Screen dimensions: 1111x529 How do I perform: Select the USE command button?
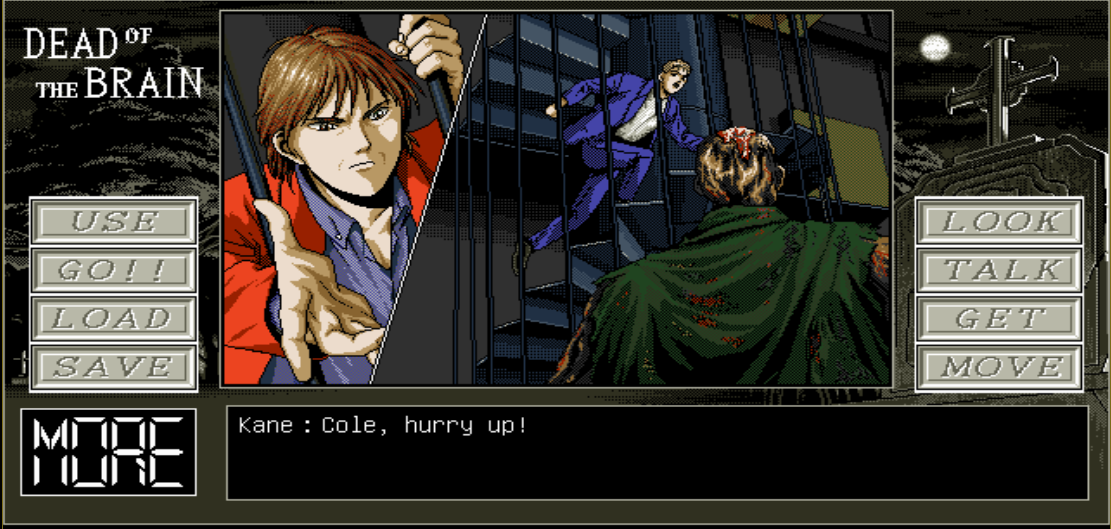(113, 221)
